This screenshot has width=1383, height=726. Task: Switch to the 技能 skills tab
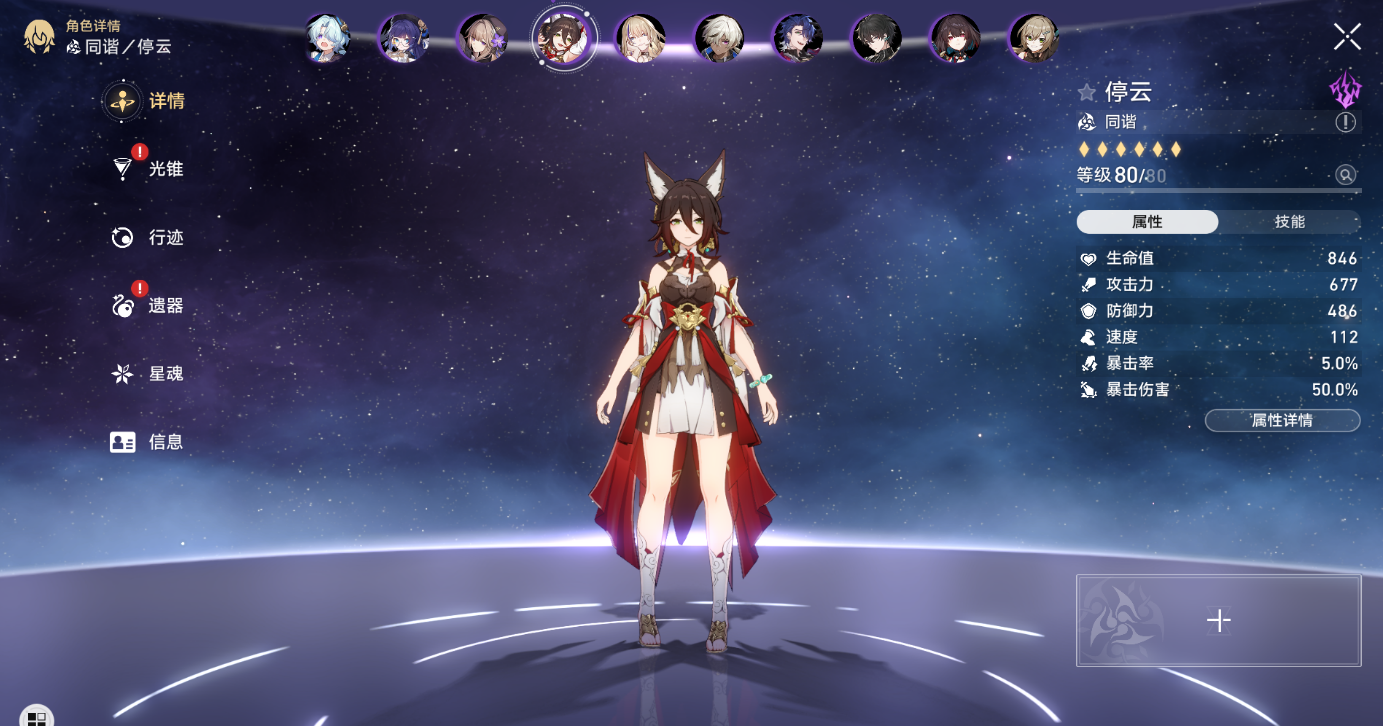point(1289,222)
